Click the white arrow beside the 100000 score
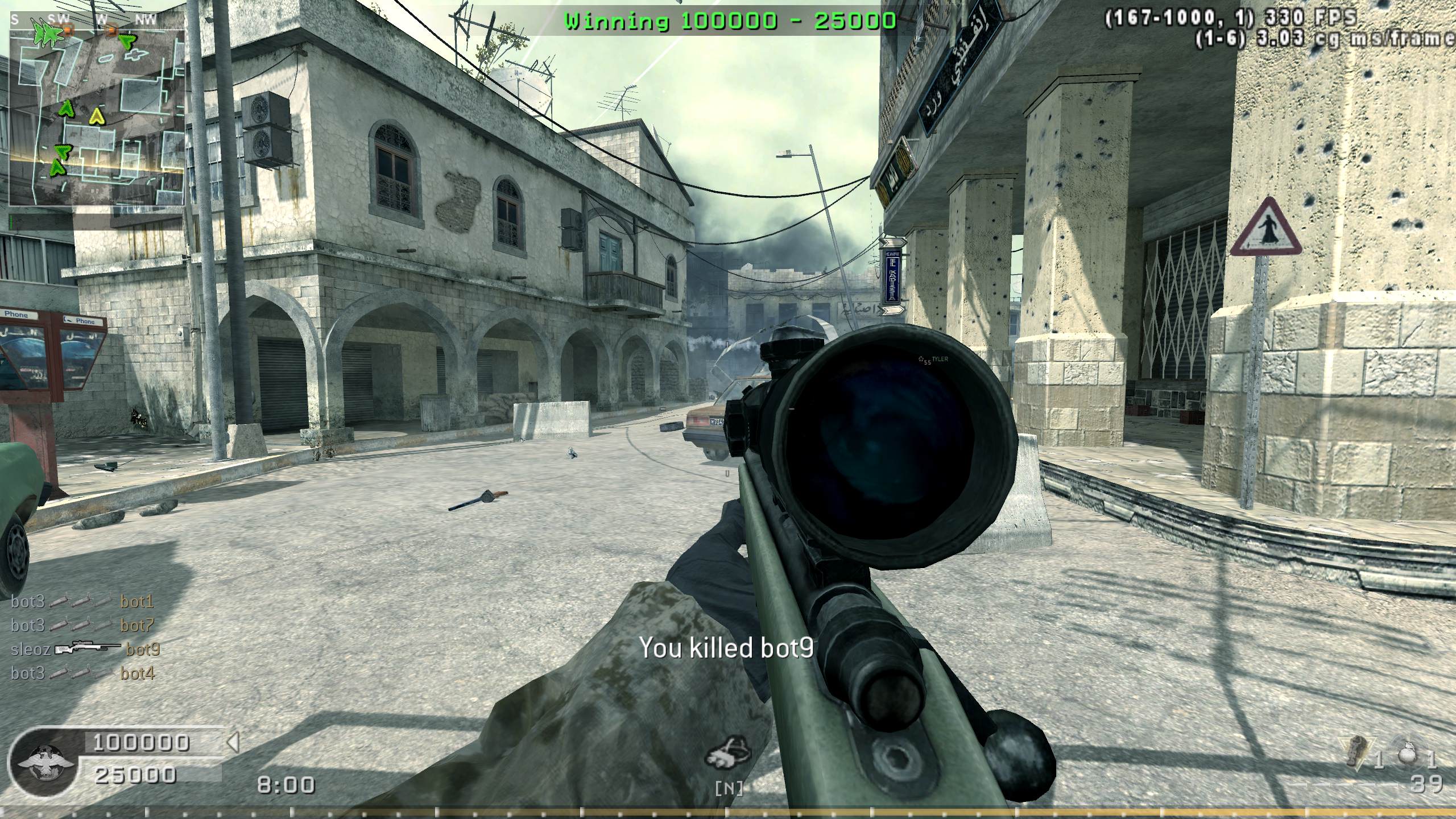This screenshot has width=1456, height=819. click(233, 742)
